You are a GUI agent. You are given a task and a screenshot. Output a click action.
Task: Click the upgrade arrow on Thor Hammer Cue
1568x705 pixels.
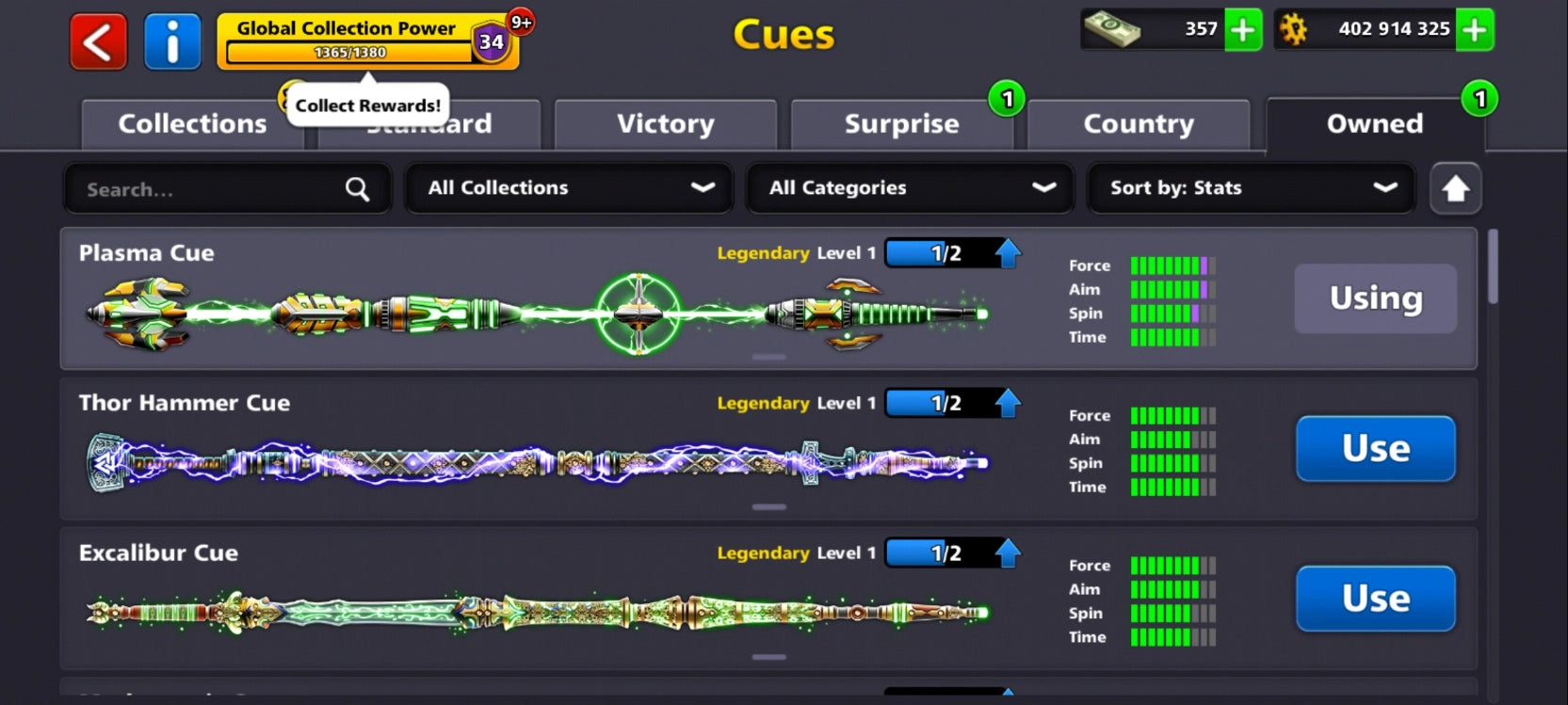click(1010, 403)
